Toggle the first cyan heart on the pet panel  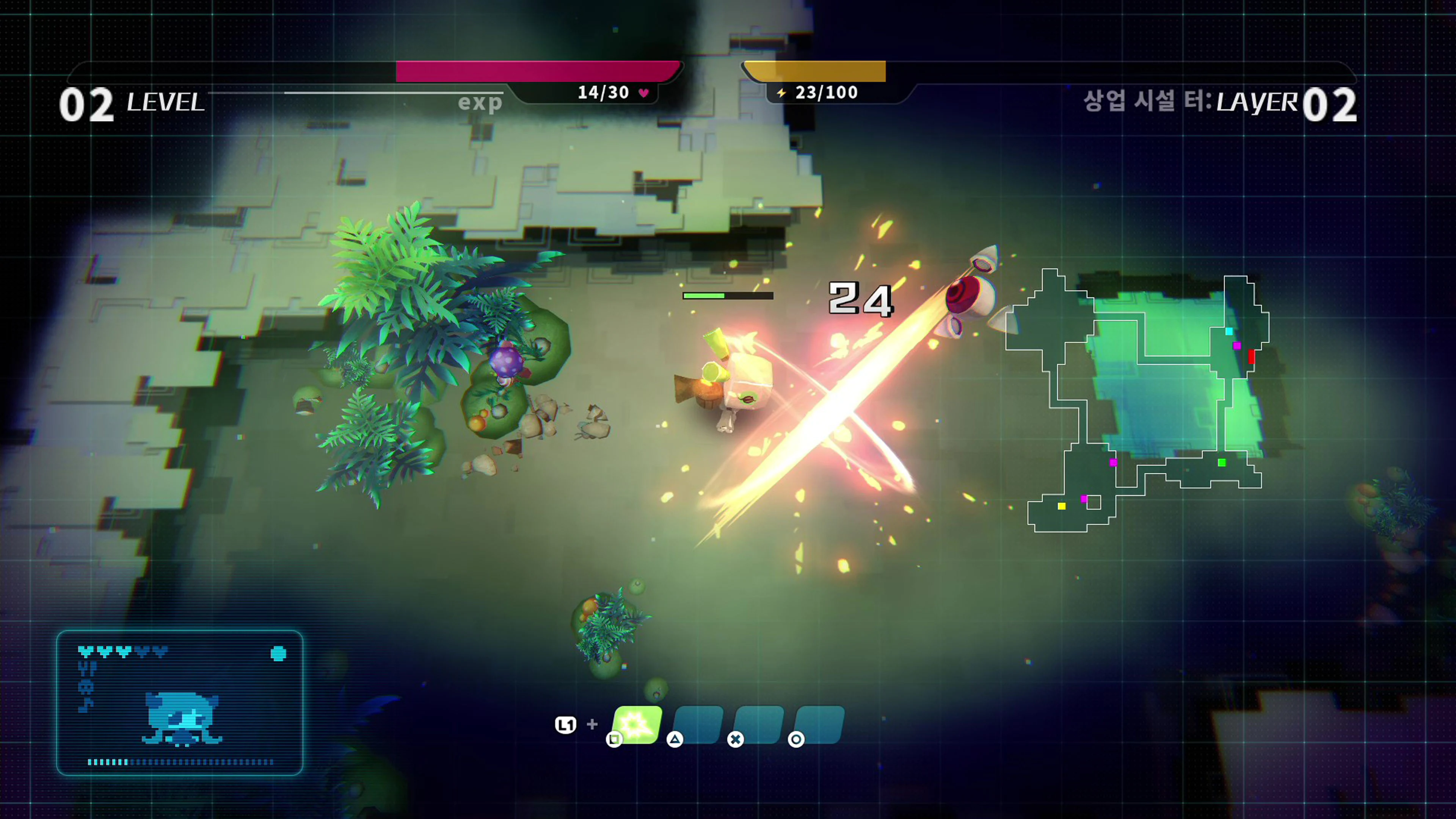85,651
